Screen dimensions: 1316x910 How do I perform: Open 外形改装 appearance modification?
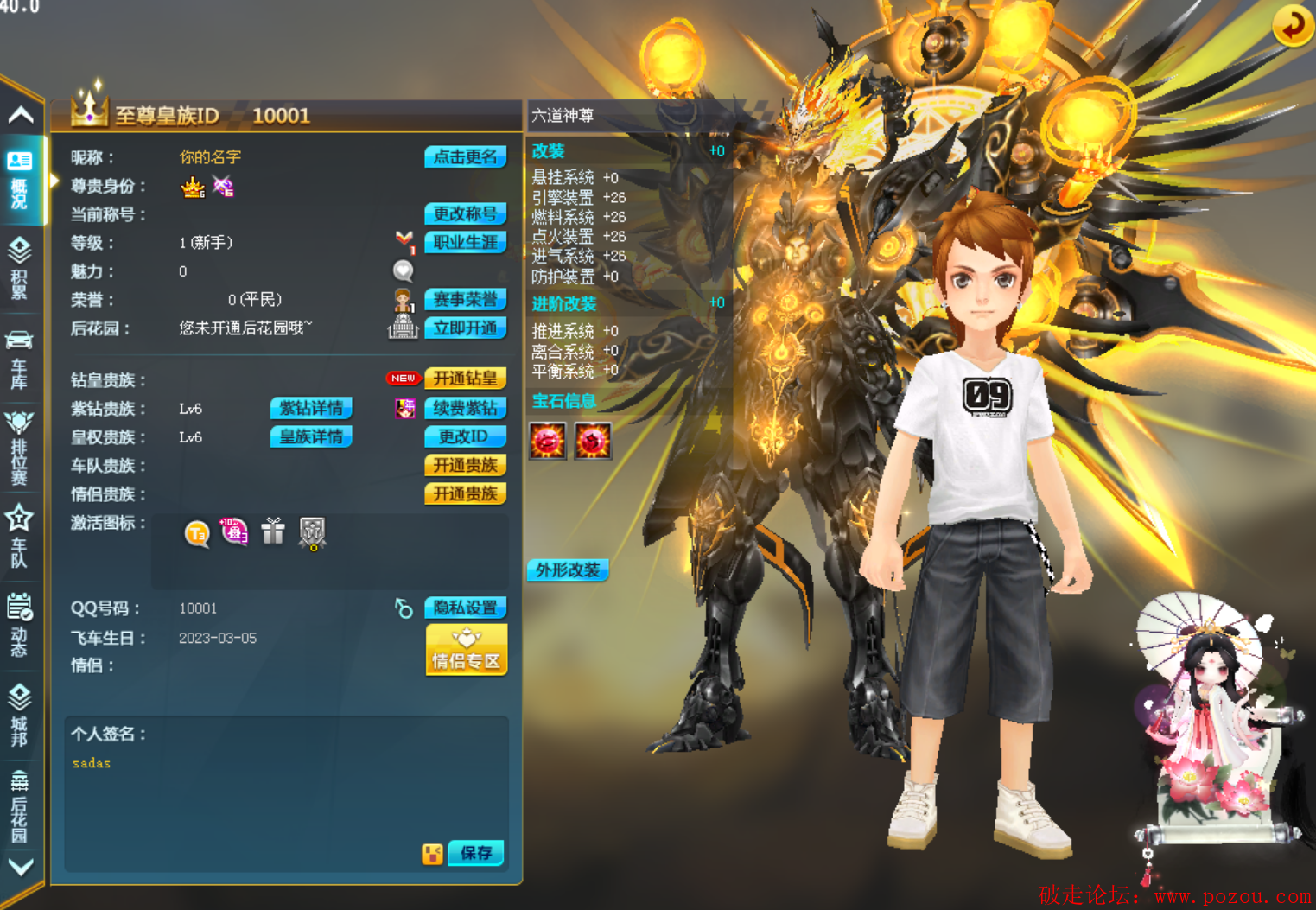click(x=568, y=570)
